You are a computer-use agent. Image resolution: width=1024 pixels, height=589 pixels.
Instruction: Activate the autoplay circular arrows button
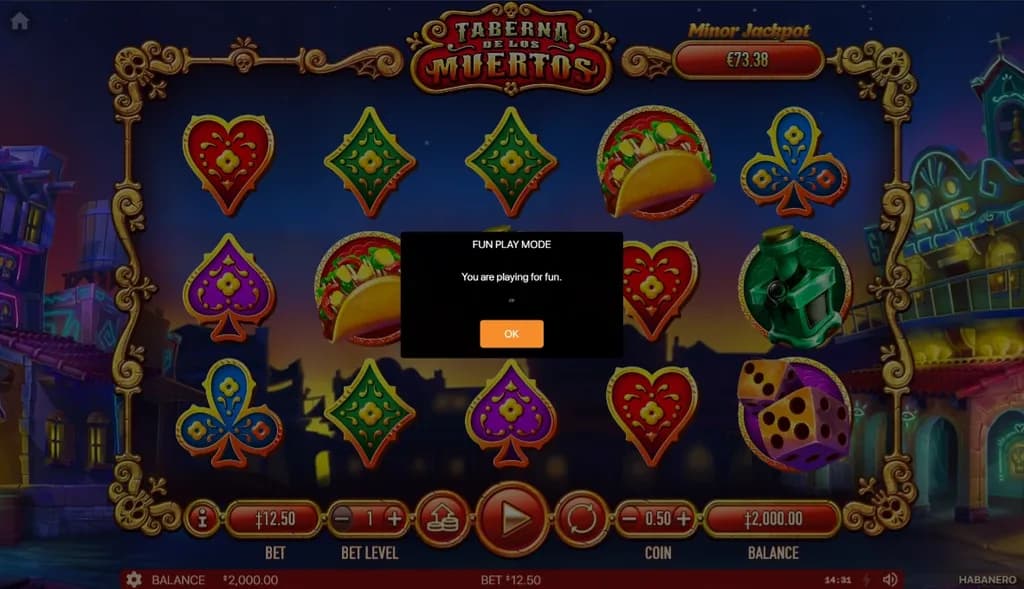[x=581, y=518]
